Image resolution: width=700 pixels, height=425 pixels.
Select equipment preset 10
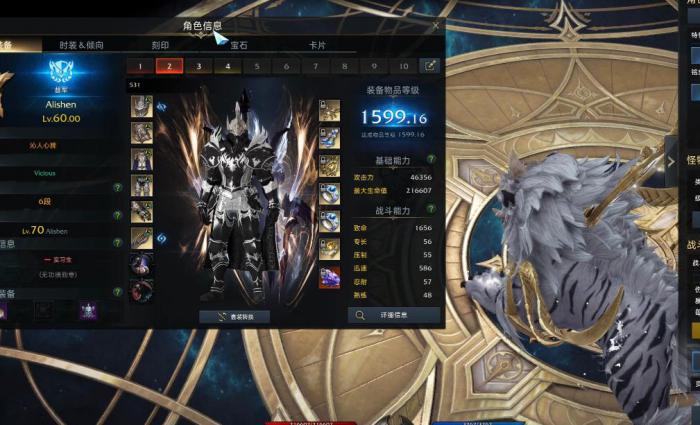point(404,66)
